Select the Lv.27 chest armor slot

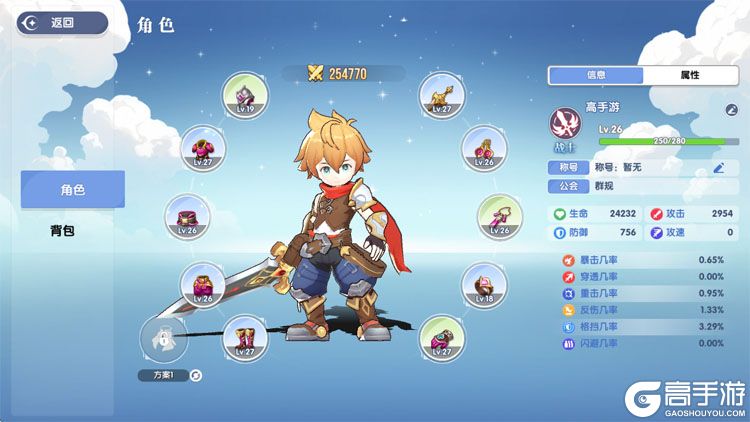tap(203, 148)
